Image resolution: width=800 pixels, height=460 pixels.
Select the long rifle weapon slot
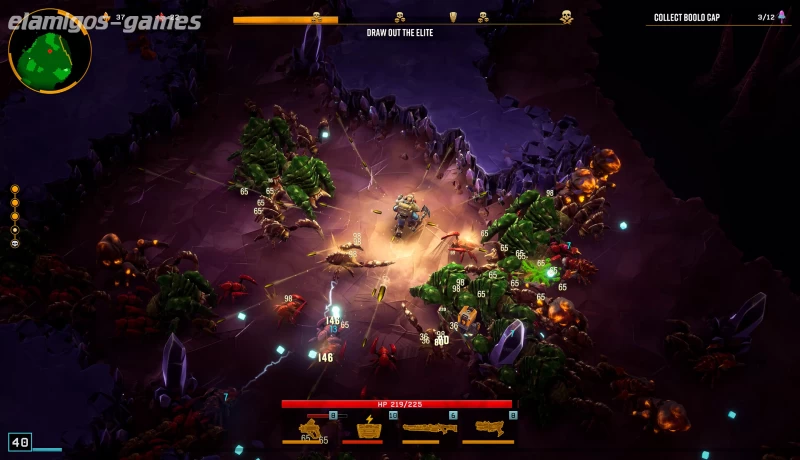coord(429,428)
